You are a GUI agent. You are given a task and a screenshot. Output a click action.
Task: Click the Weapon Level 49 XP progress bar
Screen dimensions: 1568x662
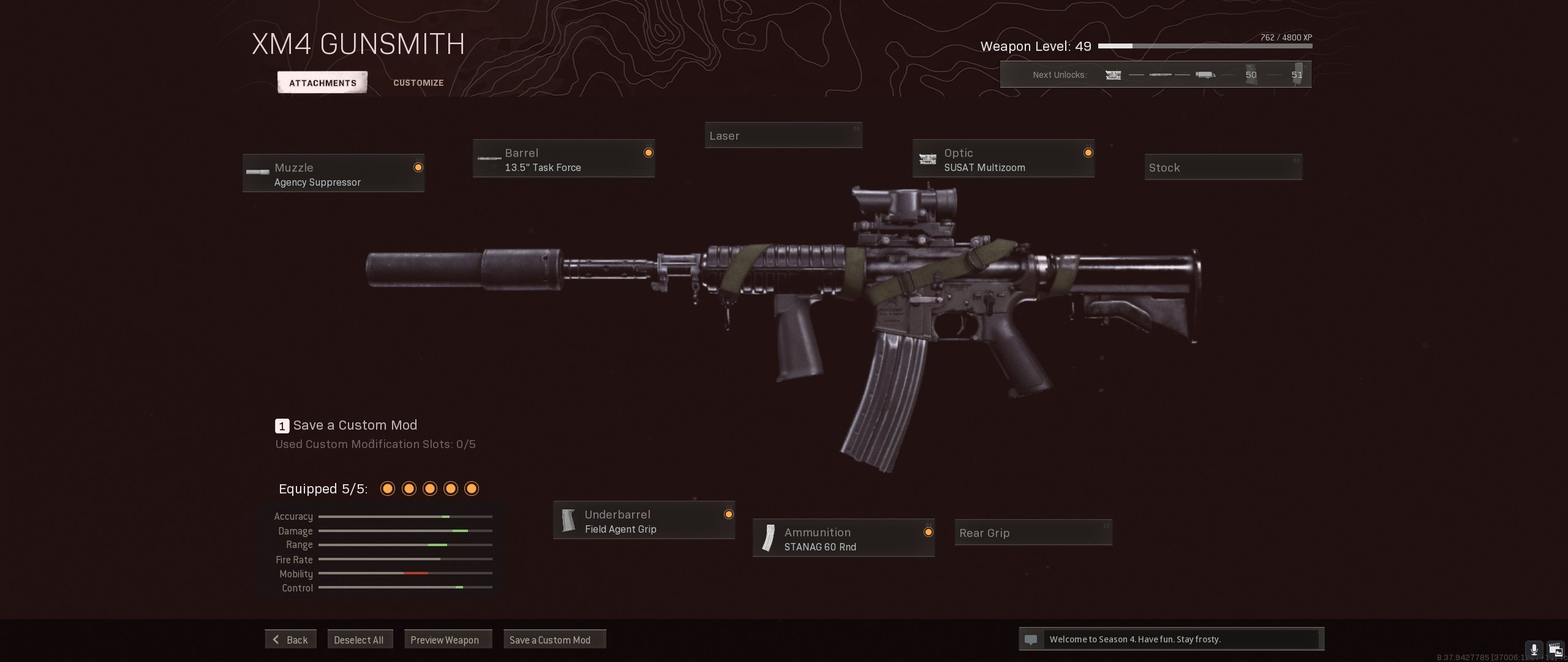[1207, 45]
